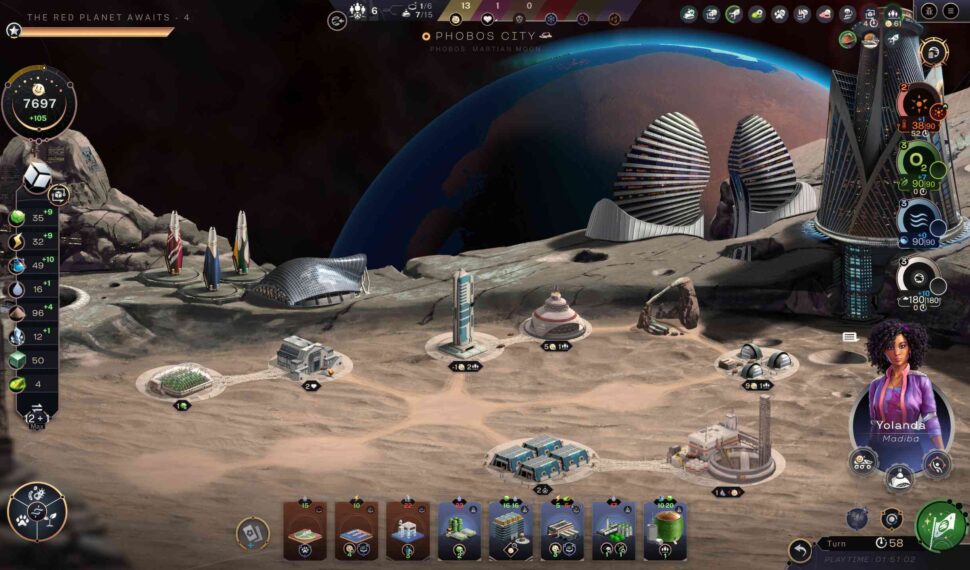
Task: Open the paw print wheel menu
Action: (37, 511)
